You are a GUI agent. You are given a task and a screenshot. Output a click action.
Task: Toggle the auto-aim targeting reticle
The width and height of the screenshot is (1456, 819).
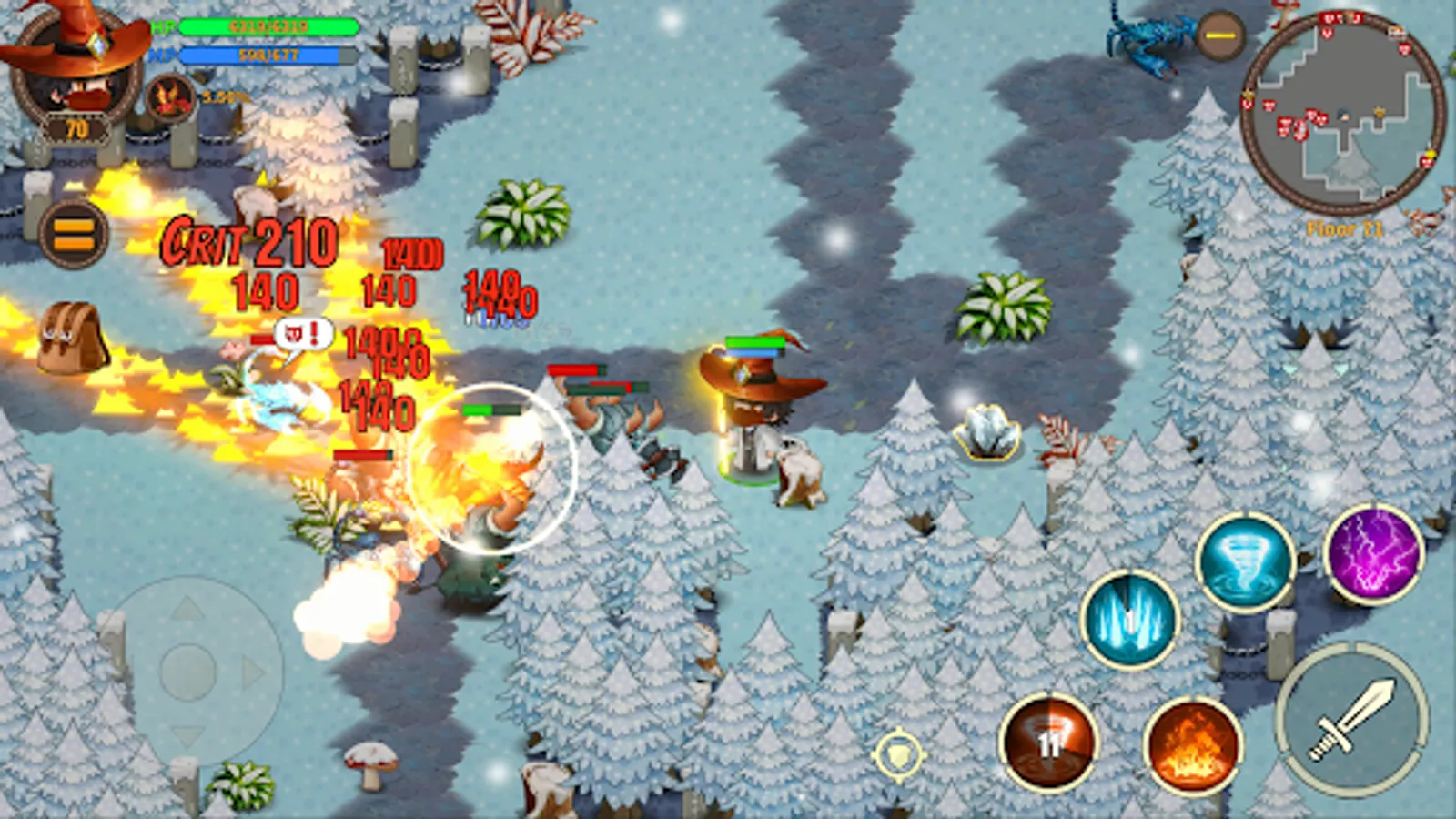point(899,753)
